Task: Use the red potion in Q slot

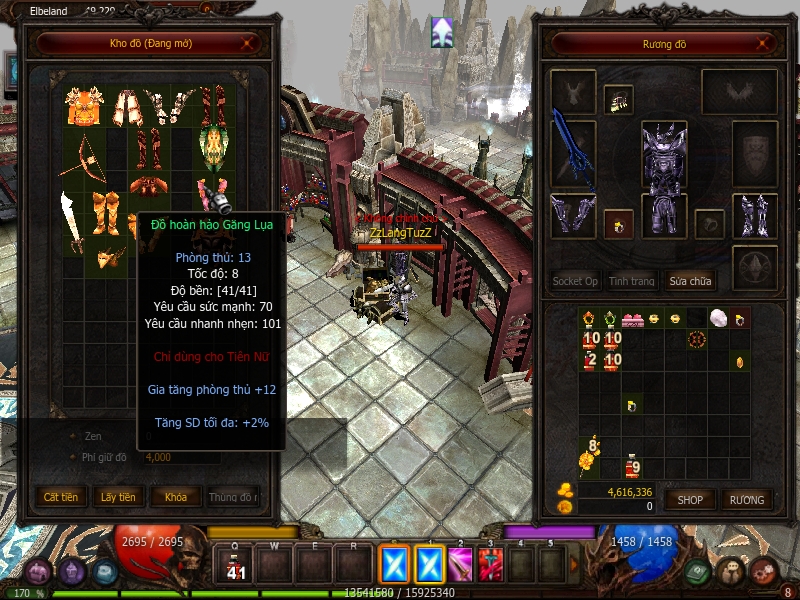Action: tap(237, 565)
